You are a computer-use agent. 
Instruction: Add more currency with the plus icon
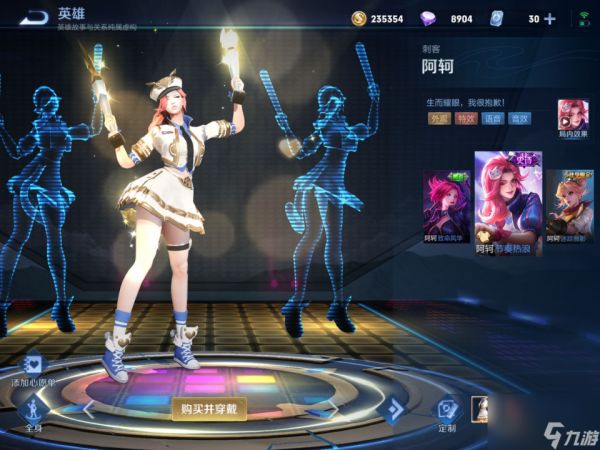(x=550, y=18)
